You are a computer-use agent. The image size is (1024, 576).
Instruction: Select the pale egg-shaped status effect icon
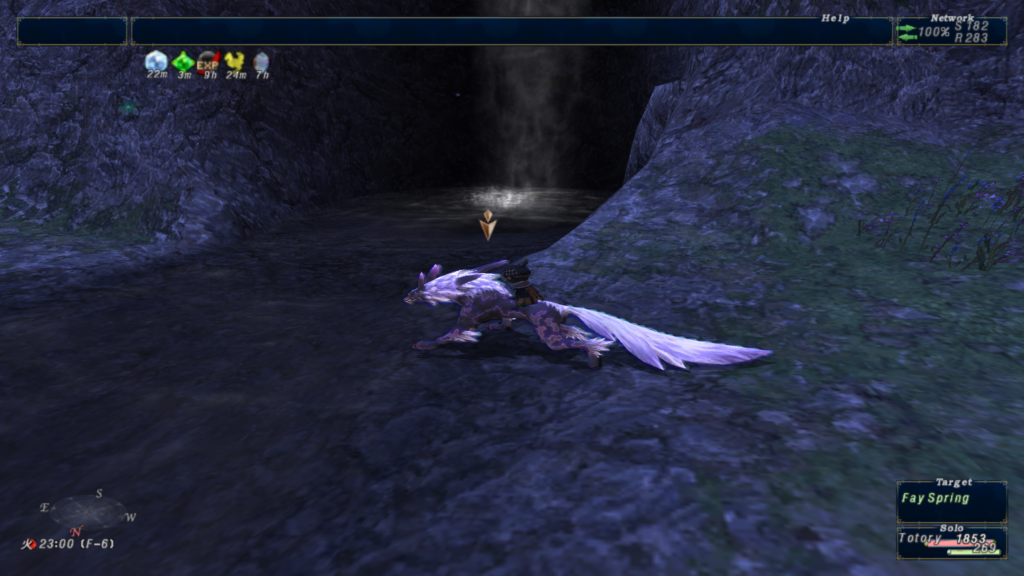coord(261,61)
